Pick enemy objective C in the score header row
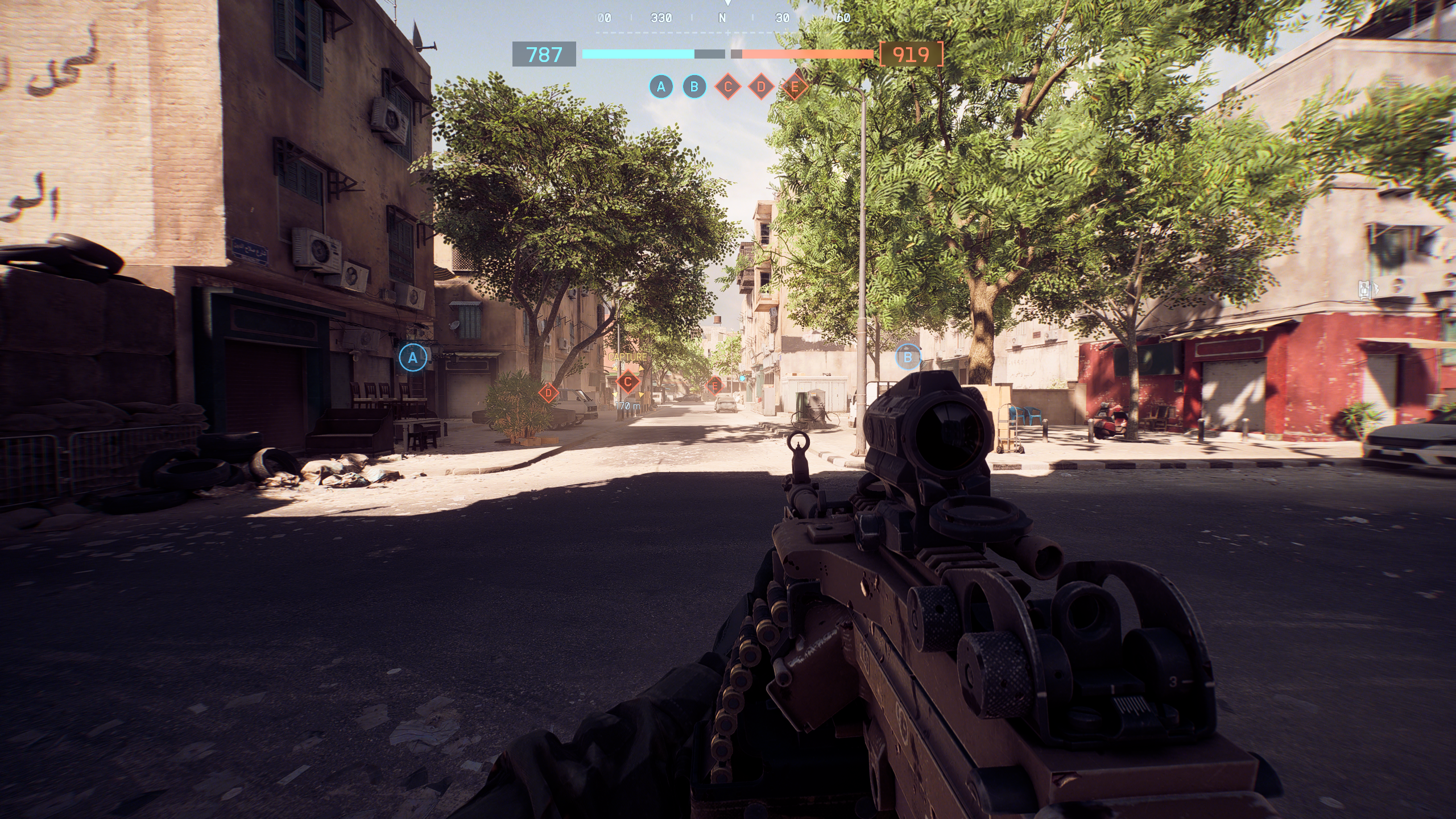 [x=727, y=87]
